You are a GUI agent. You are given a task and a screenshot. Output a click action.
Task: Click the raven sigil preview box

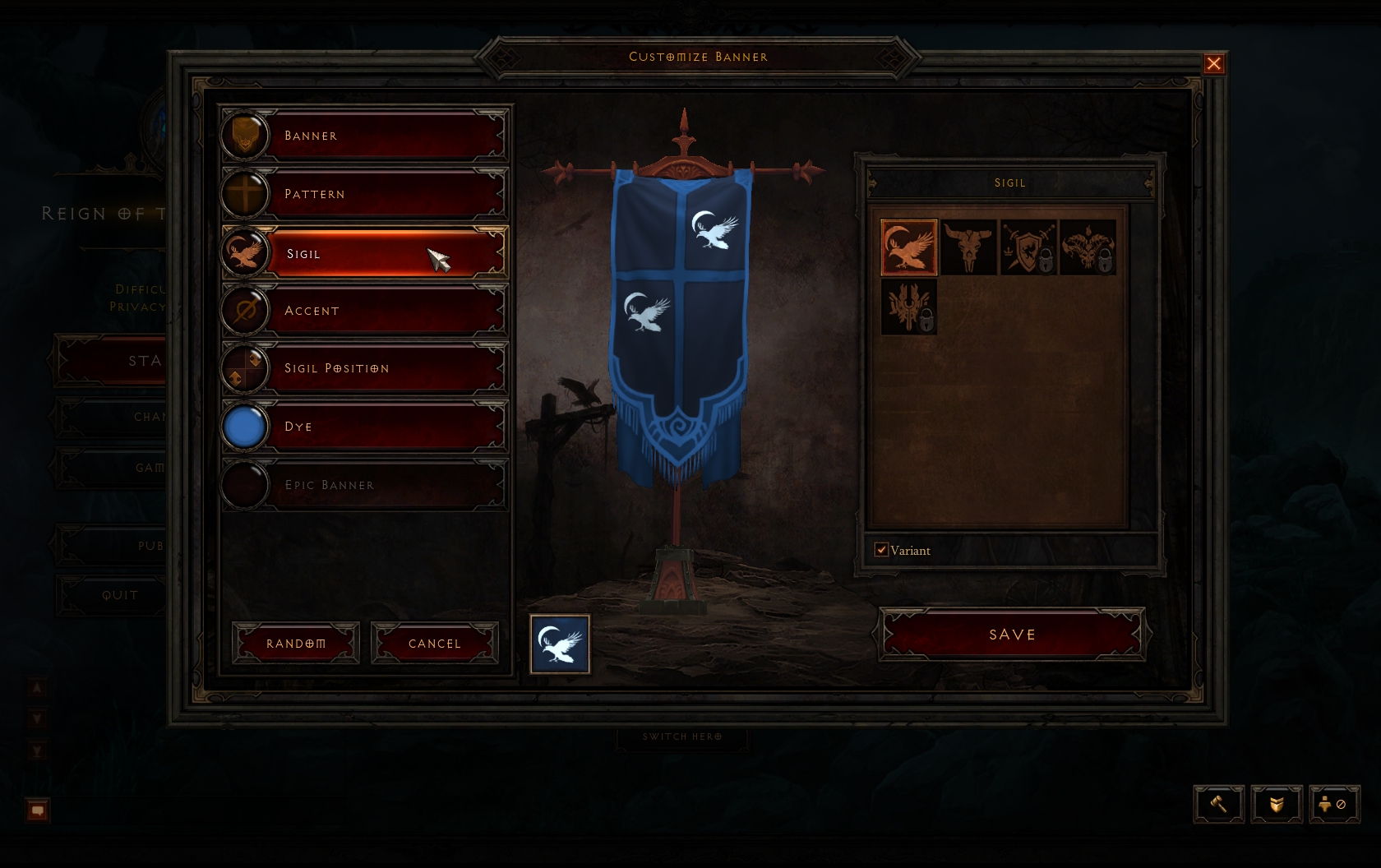click(560, 644)
